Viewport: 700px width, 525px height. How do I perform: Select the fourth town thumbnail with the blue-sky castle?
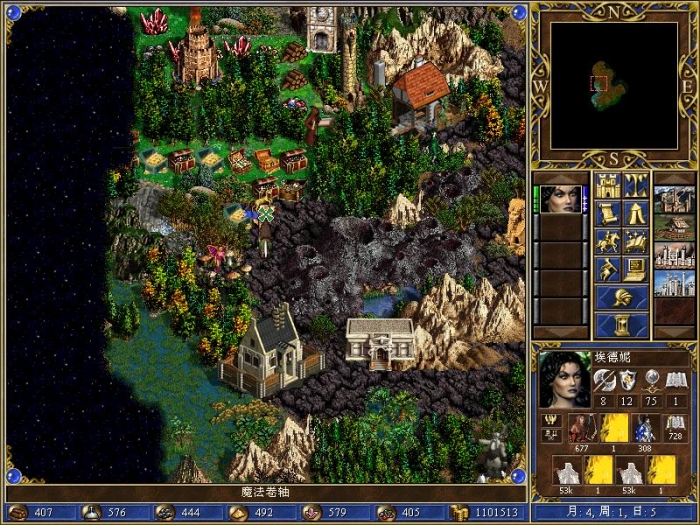673,283
